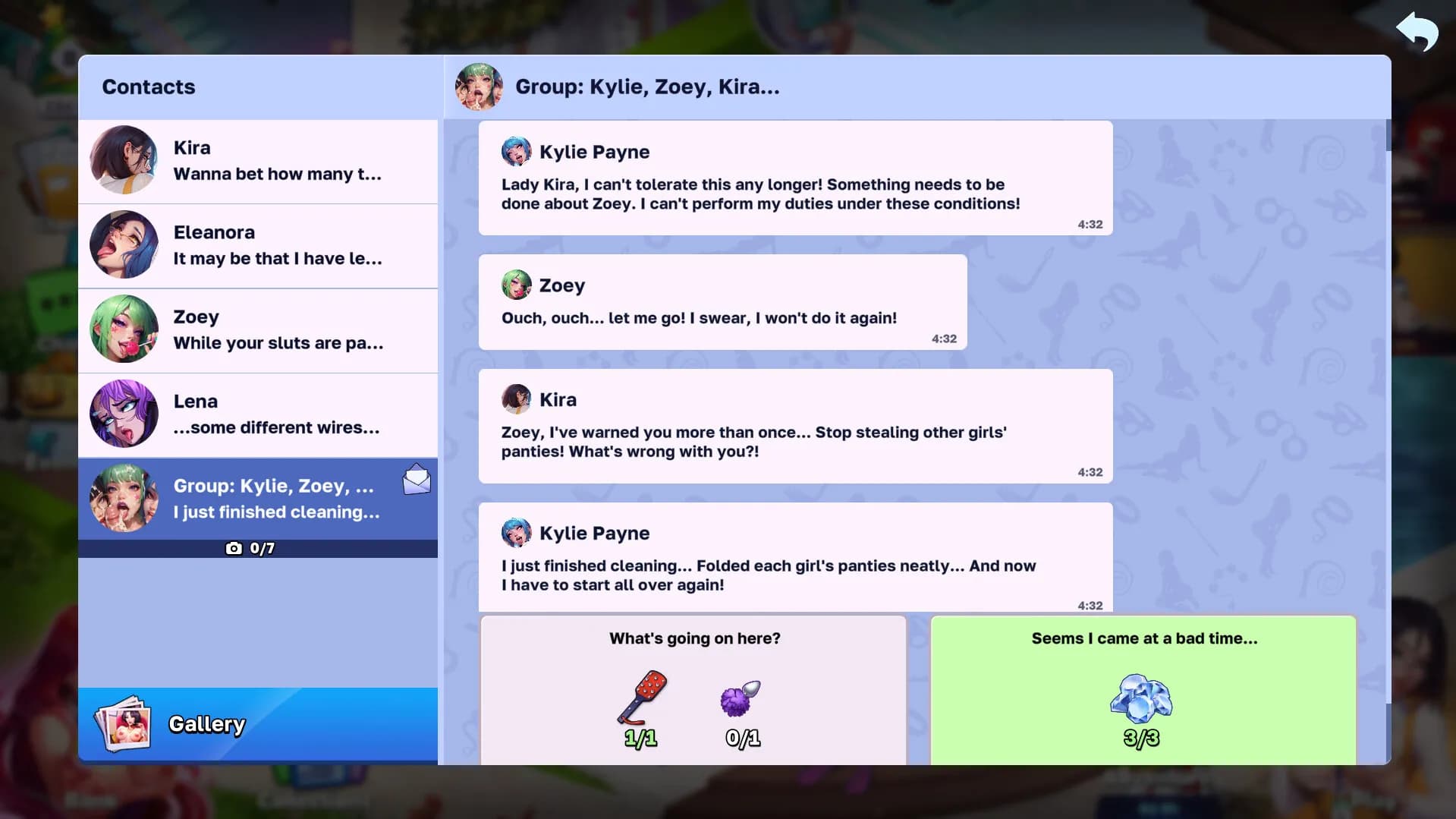Click the back arrow to exit messenger
This screenshot has height=819, width=1456.
click(x=1416, y=33)
